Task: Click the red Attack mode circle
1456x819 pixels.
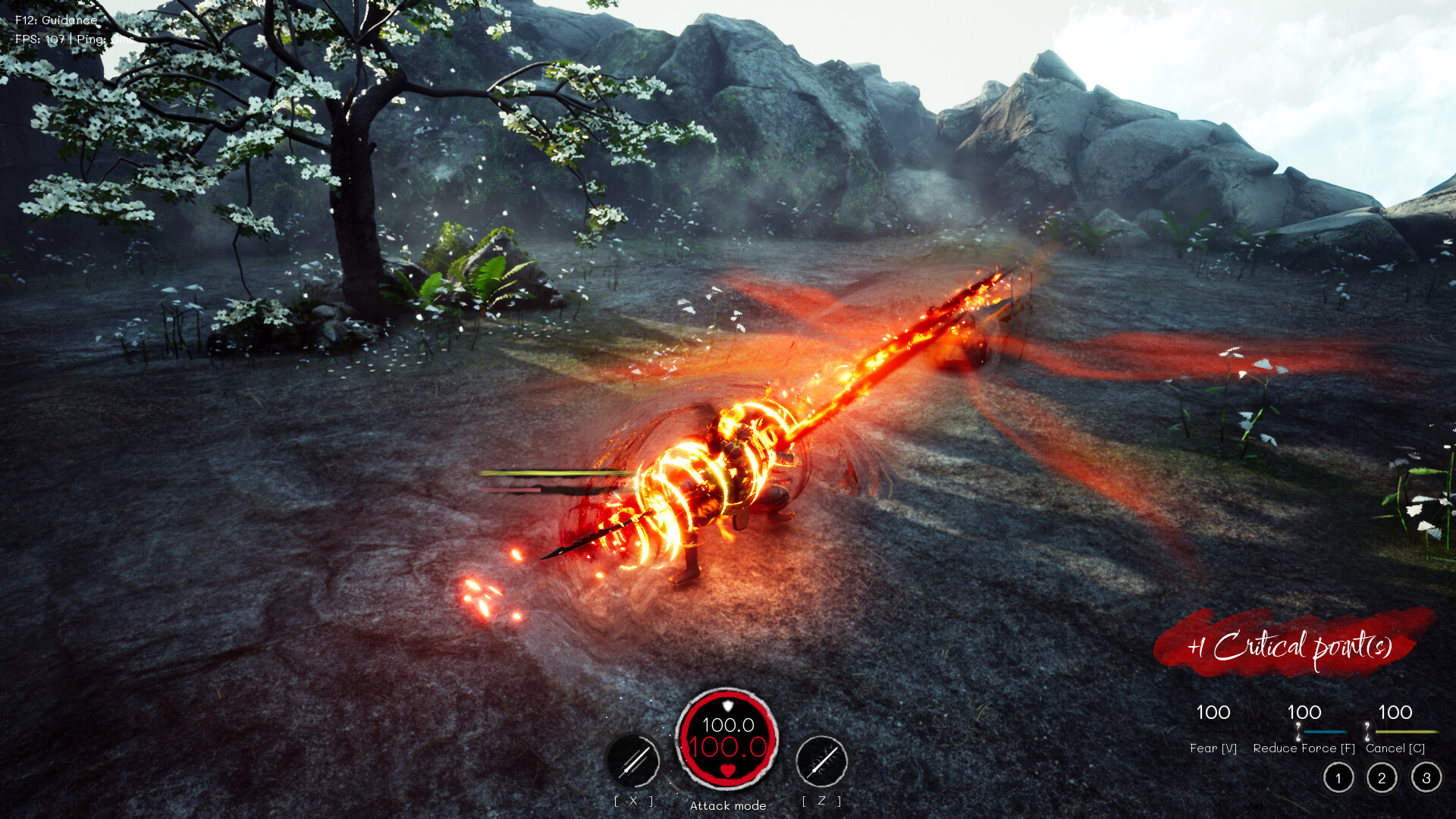Action: (727, 739)
